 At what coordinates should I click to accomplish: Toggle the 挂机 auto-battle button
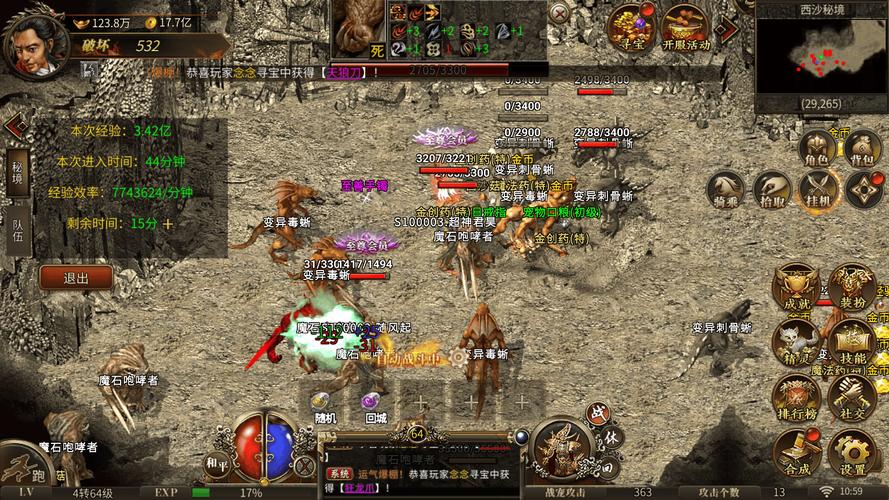(x=817, y=190)
